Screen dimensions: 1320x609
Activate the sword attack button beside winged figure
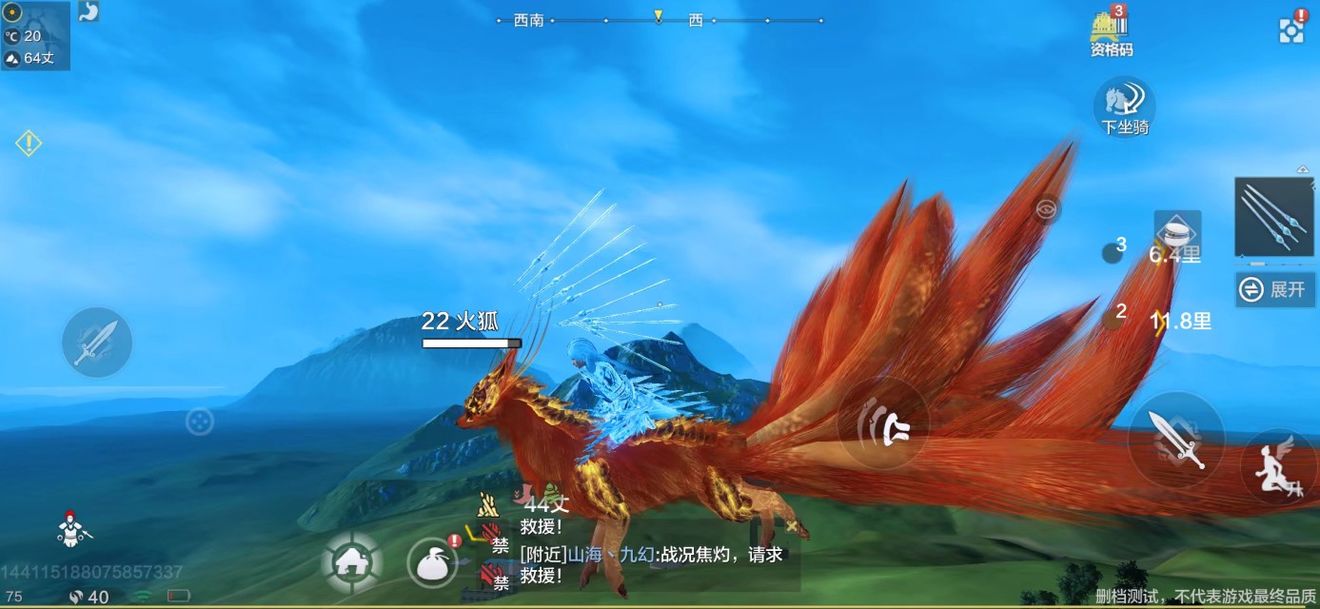pyautogui.click(x=1175, y=440)
